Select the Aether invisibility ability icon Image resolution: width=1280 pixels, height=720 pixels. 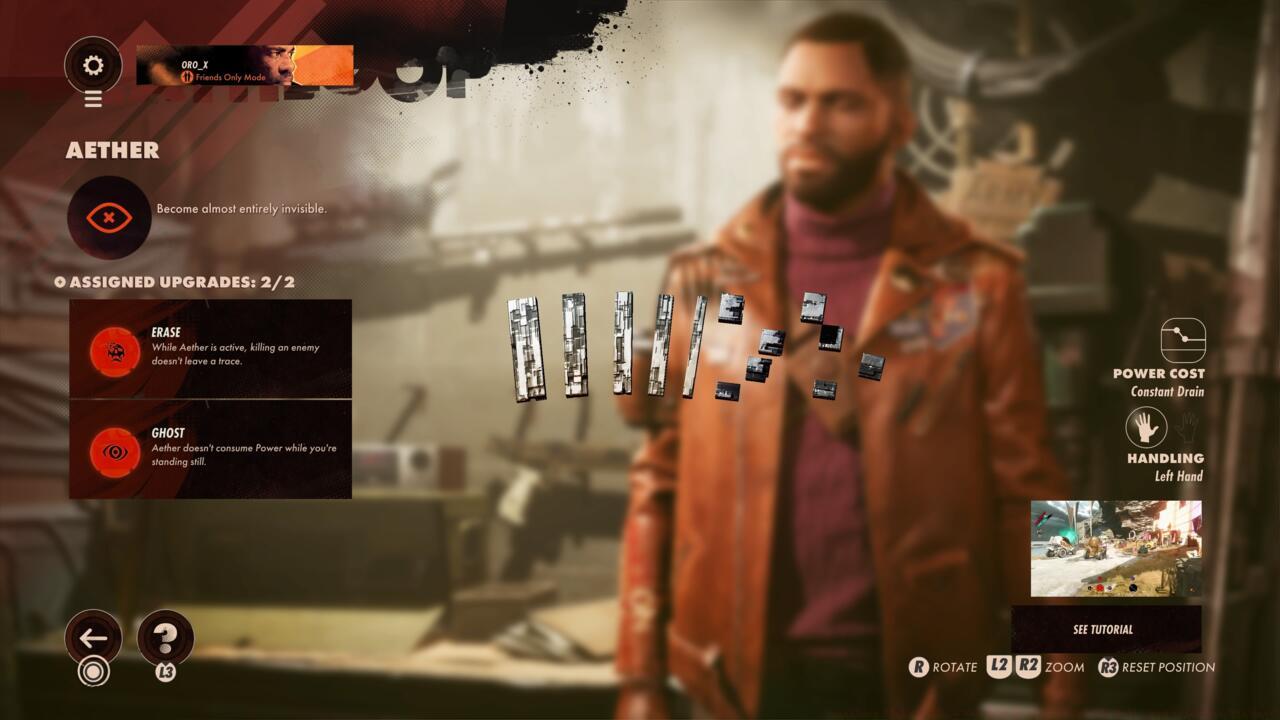tap(109, 217)
